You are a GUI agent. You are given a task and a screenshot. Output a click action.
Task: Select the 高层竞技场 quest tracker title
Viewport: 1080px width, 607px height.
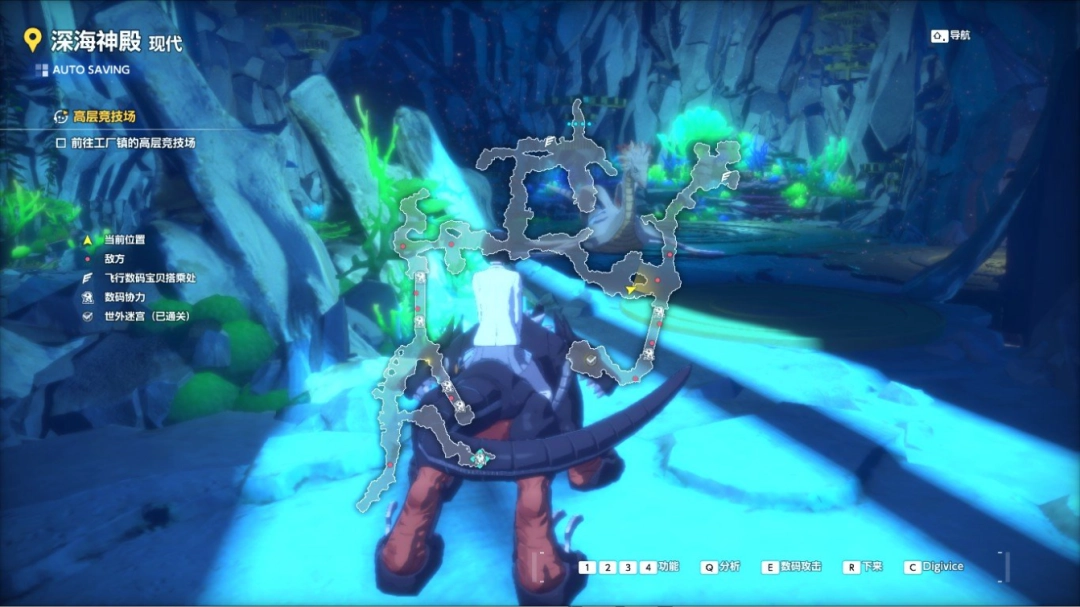tap(104, 116)
